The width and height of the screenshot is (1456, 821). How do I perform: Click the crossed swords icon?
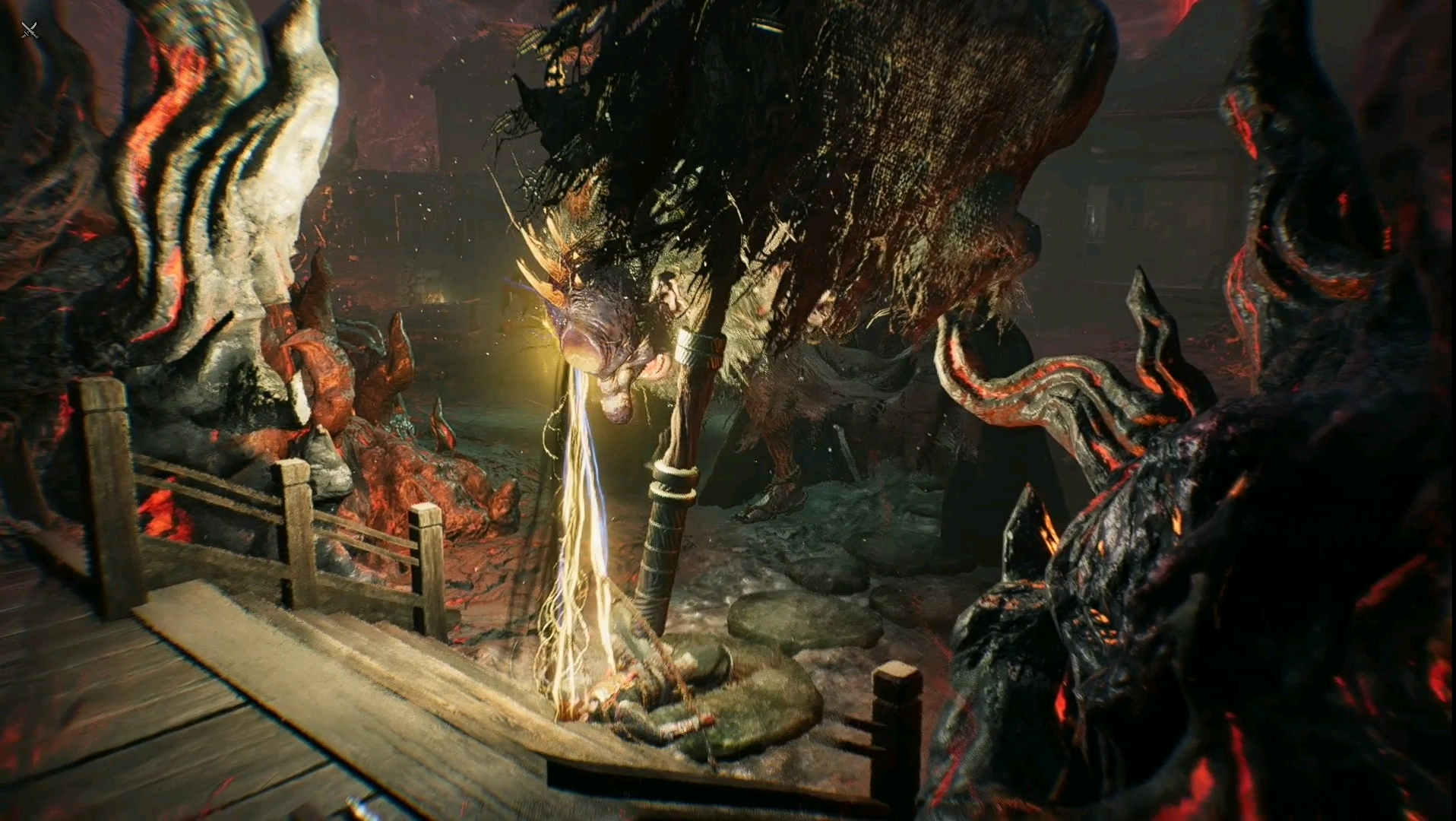pos(30,30)
